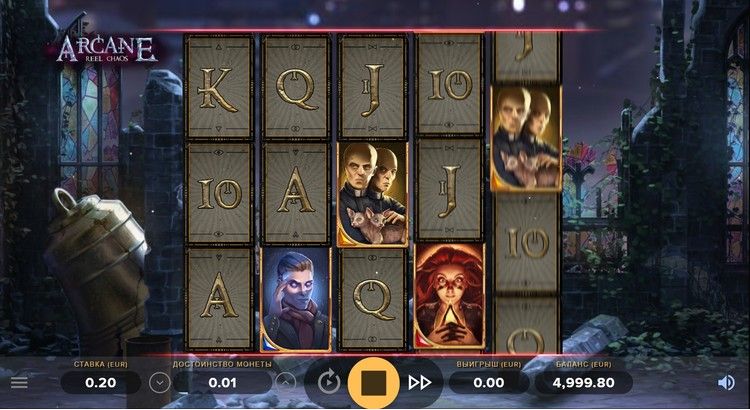
Task: Open the hamburger menu
Action: click(x=19, y=382)
